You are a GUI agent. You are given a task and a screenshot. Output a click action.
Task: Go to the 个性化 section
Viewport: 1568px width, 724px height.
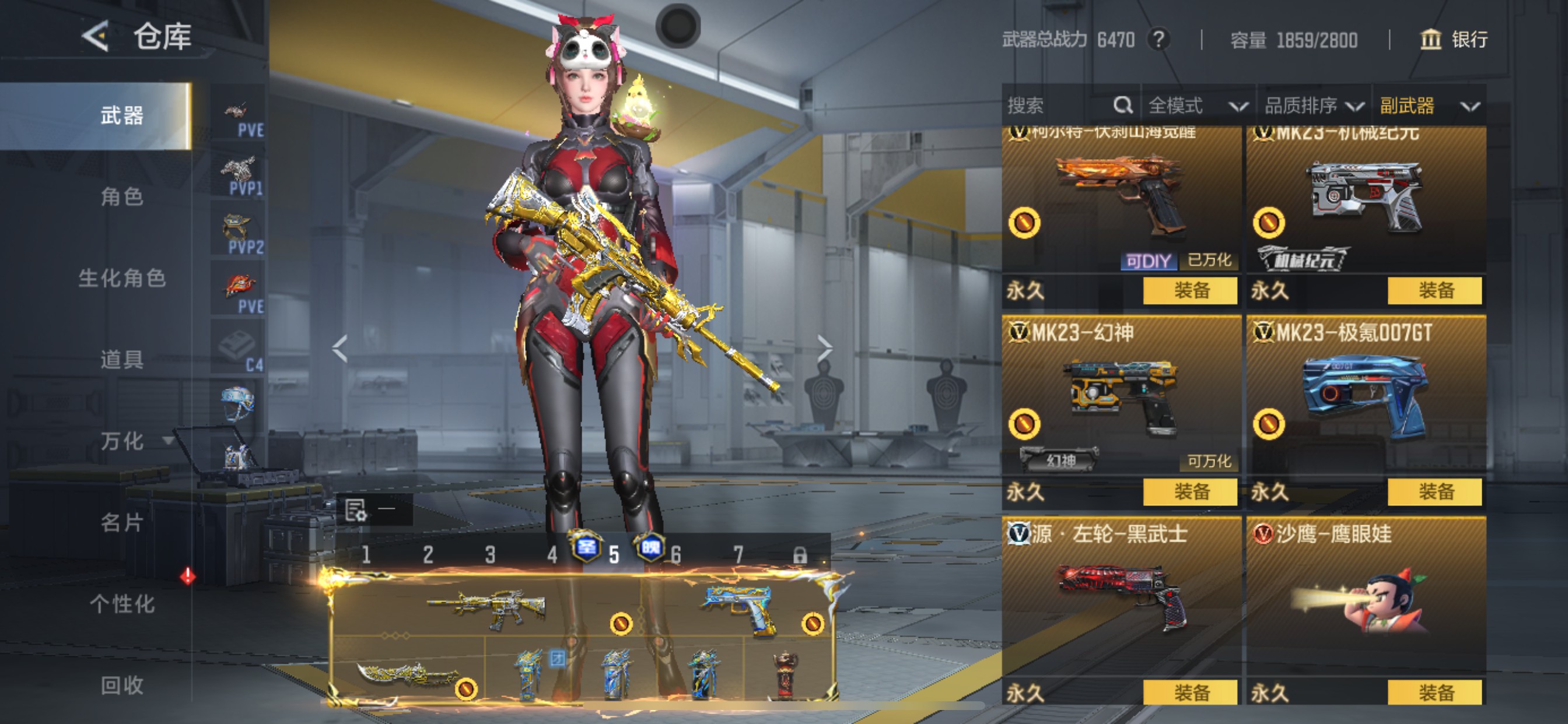122,604
